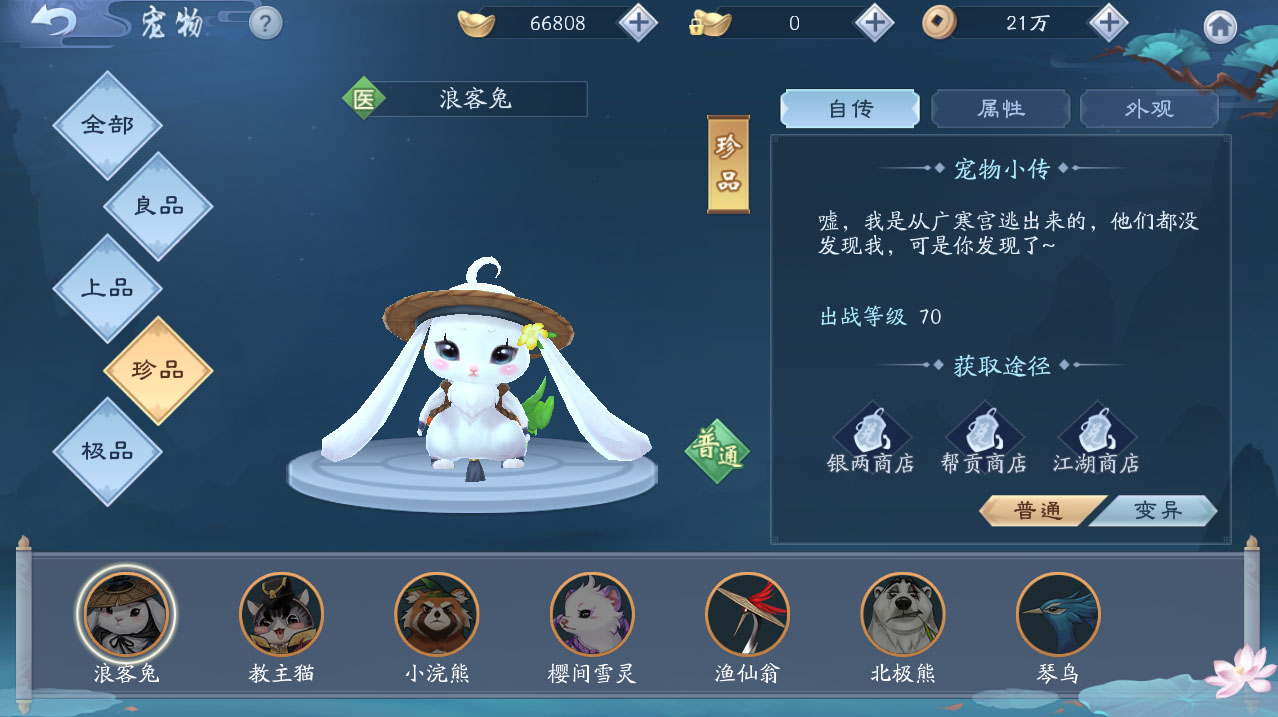Switch to the 属性 tab
1278x717 pixels.
[1000, 109]
